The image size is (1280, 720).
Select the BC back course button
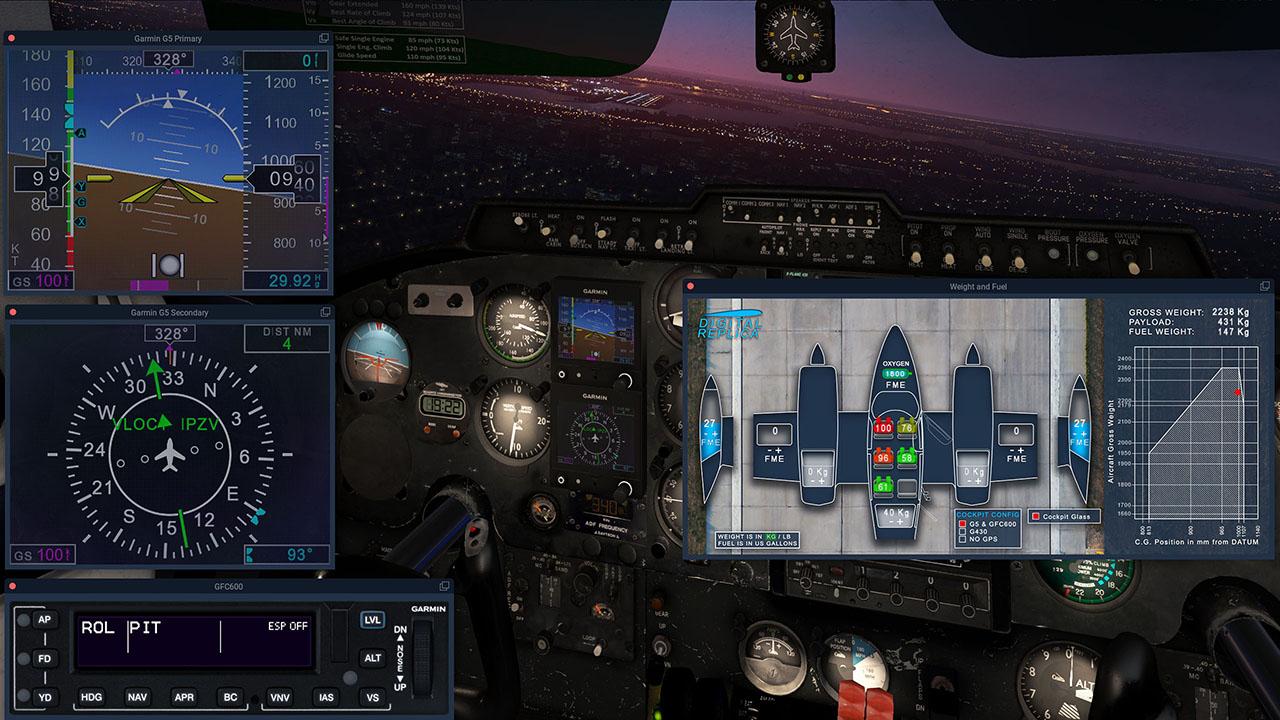[230, 697]
